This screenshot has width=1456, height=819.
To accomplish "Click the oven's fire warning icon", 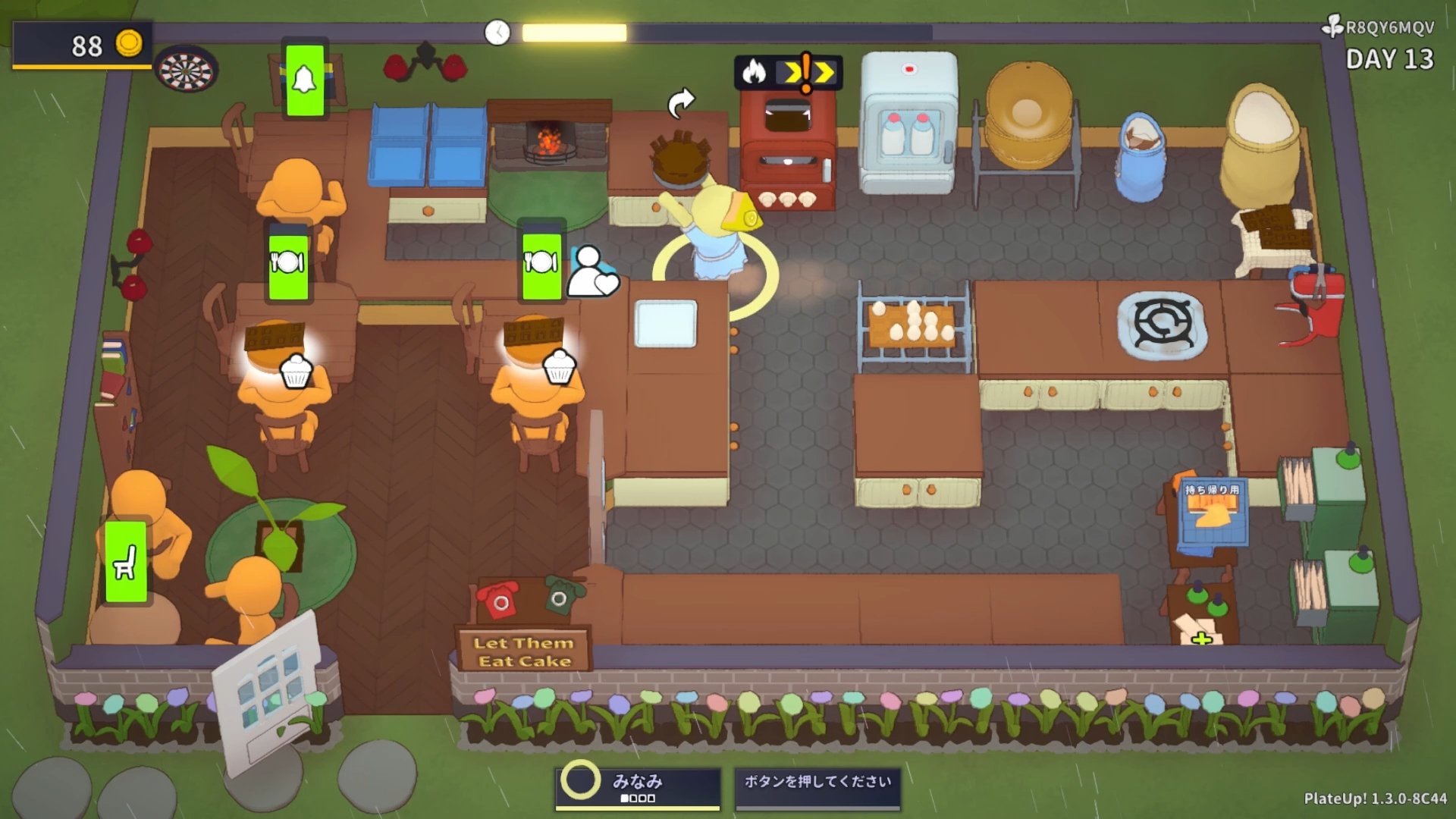I will pyautogui.click(x=755, y=72).
